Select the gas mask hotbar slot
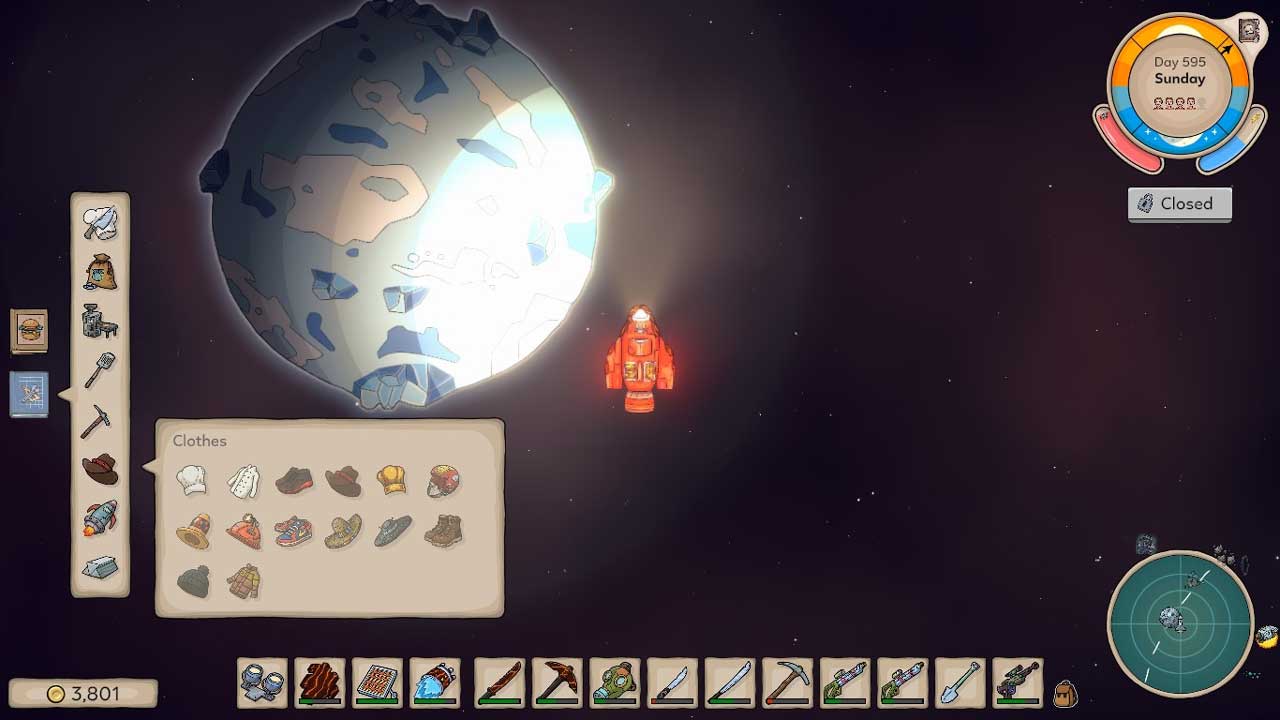 click(614, 683)
